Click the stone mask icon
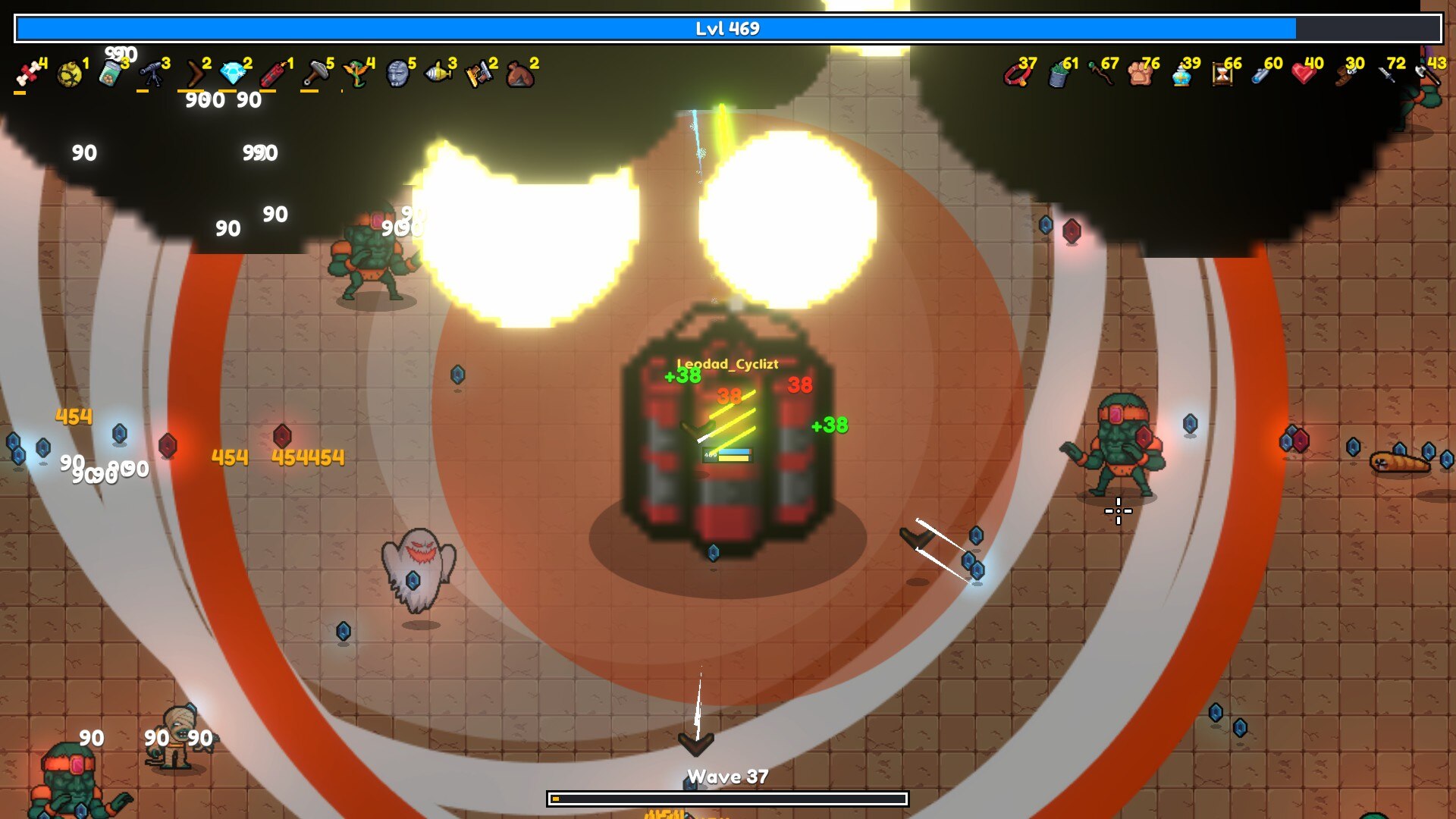The height and width of the screenshot is (819, 1456). click(397, 74)
